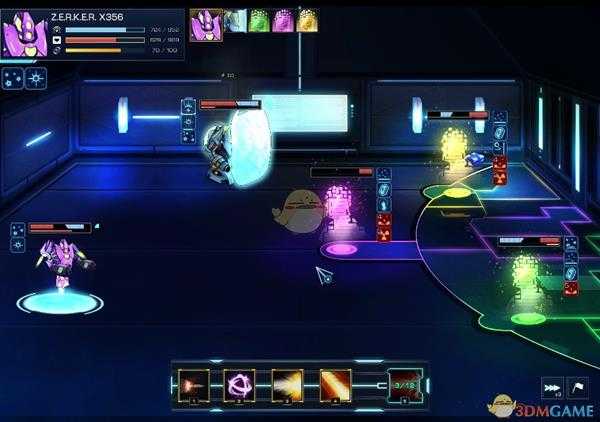Activate the purple energy orb ability
Viewport: 600px width, 422px height.
tap(240, 385)
